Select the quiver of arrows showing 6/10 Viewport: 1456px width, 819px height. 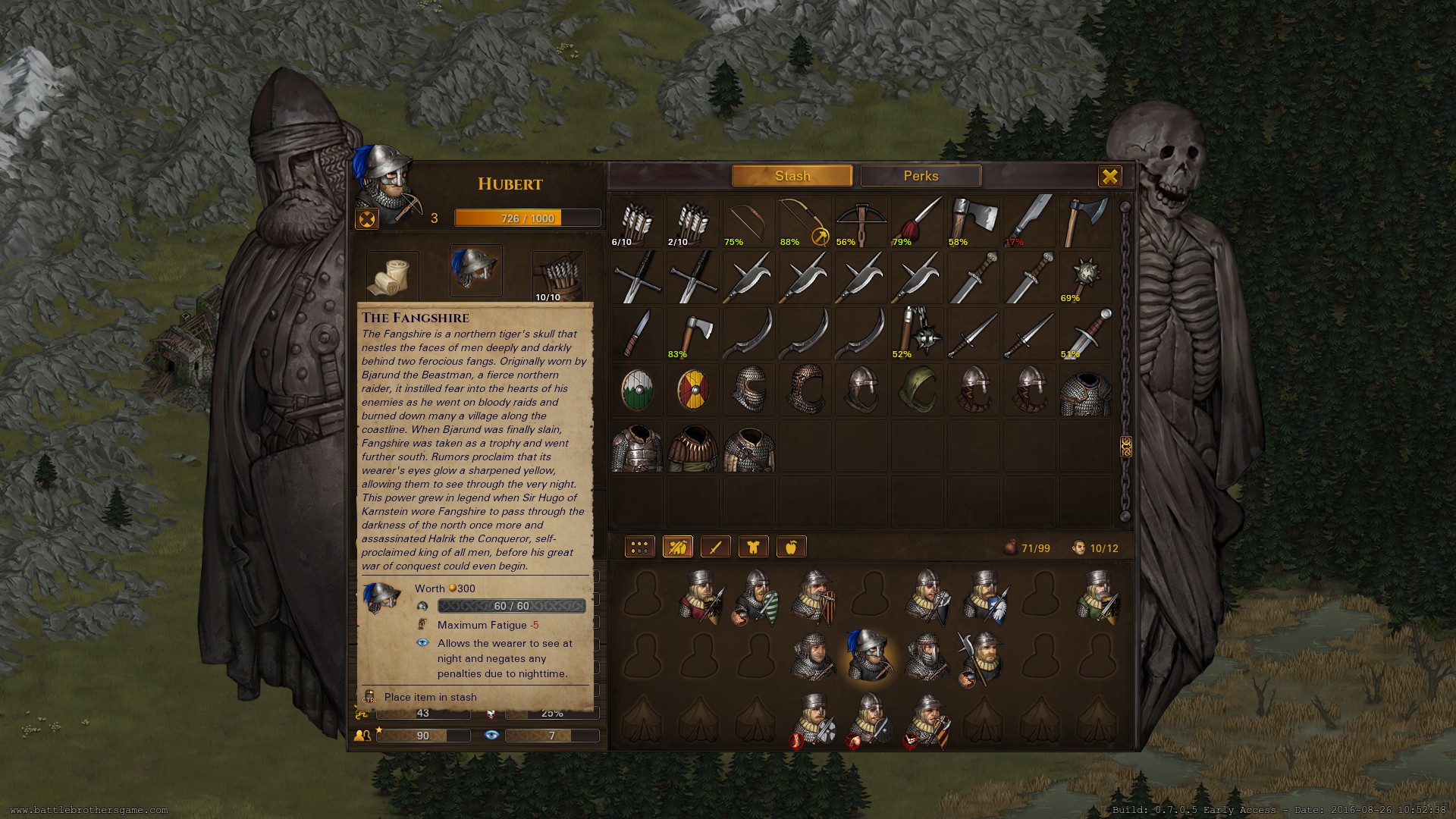636,221
